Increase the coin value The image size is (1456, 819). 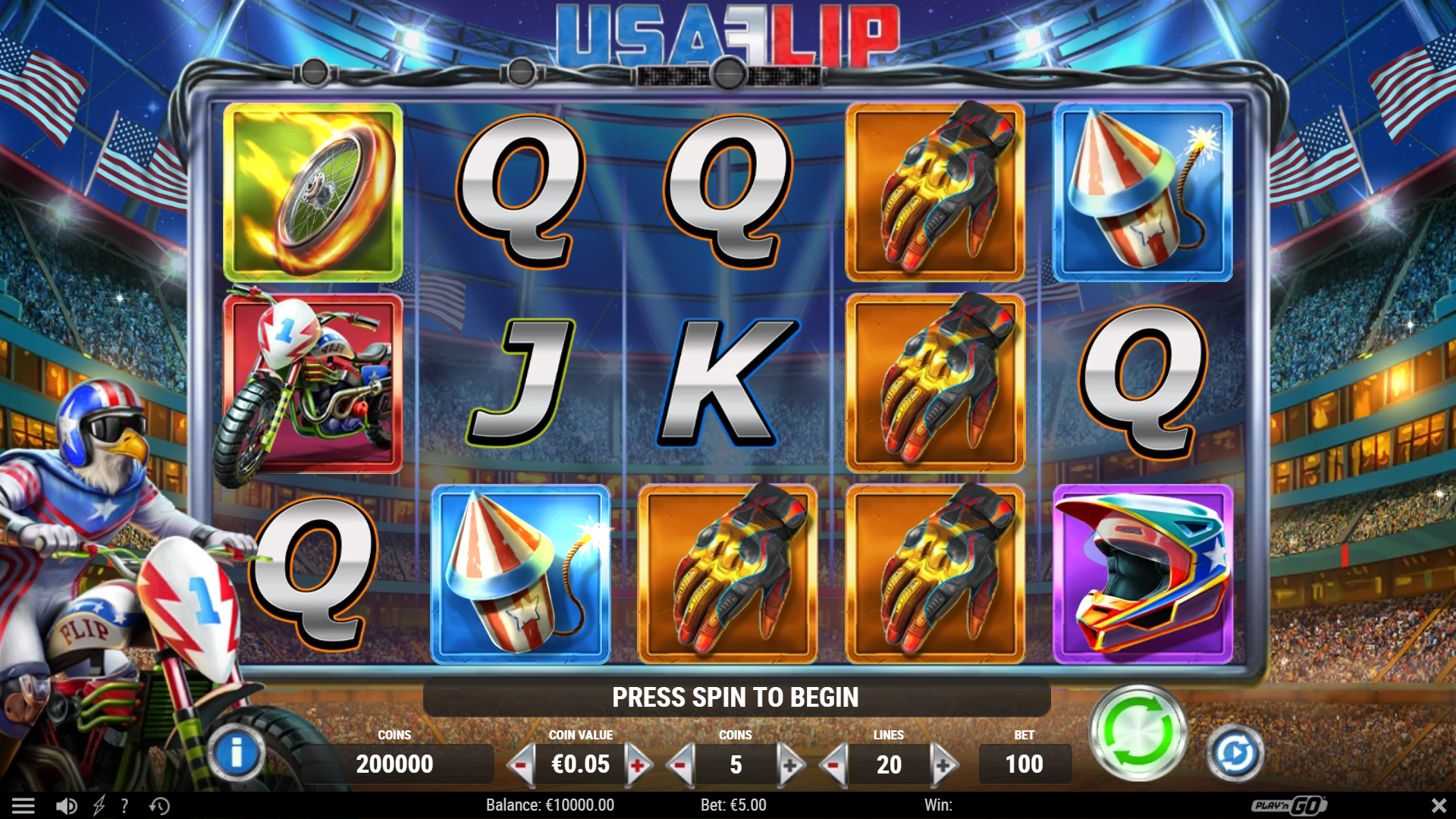[x=639, y=765]
